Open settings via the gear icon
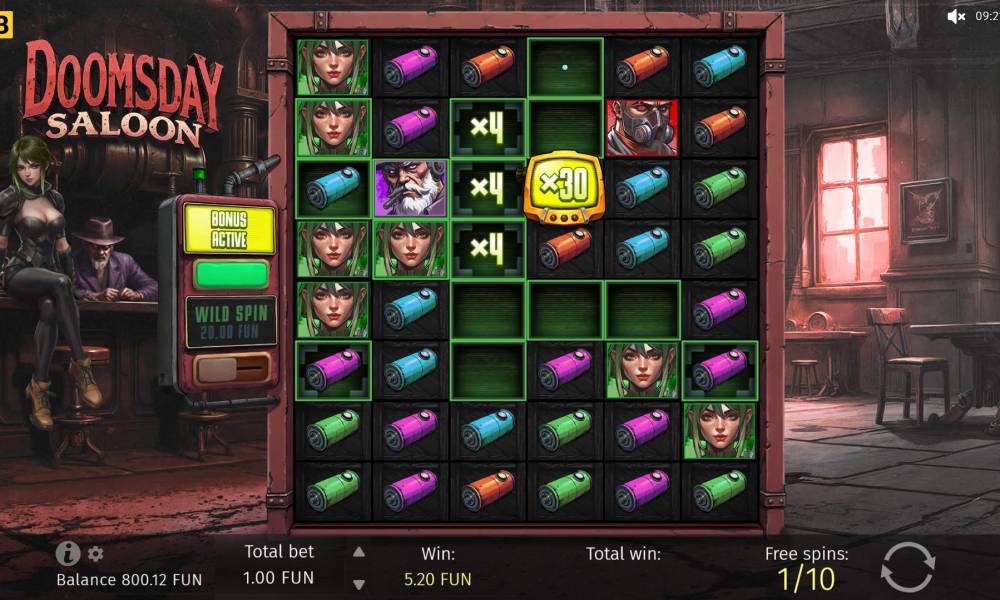The image size is (1000, 600). (96, 553)
